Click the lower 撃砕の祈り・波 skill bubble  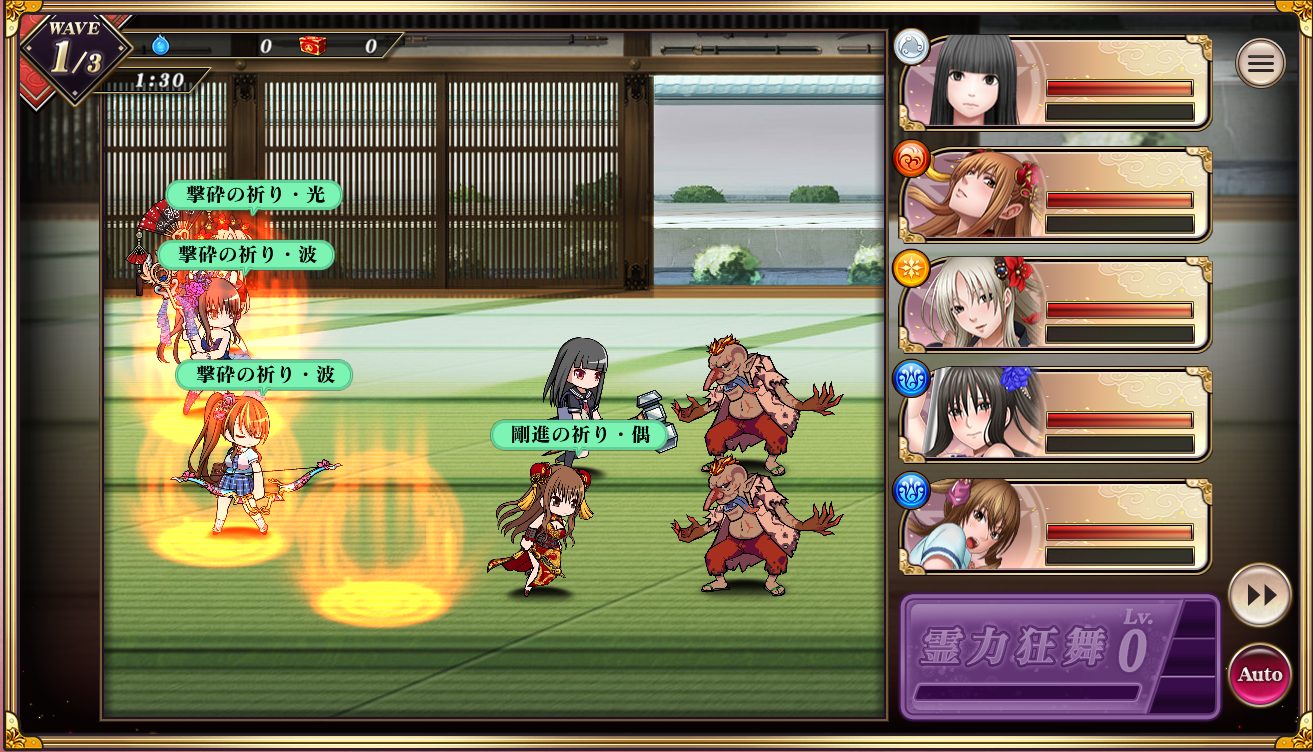click(263, 375)
